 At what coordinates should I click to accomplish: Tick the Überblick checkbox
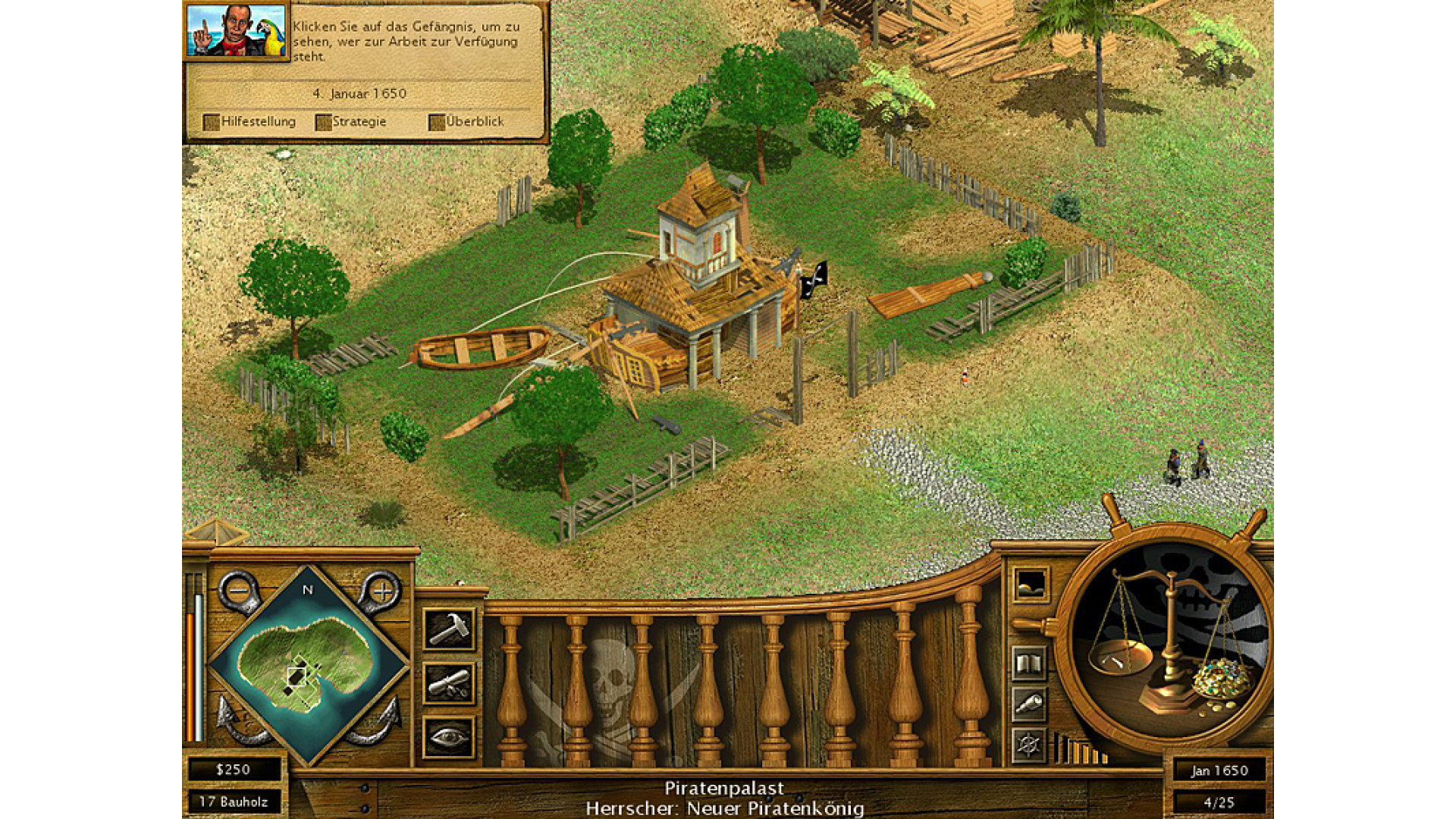437,122
